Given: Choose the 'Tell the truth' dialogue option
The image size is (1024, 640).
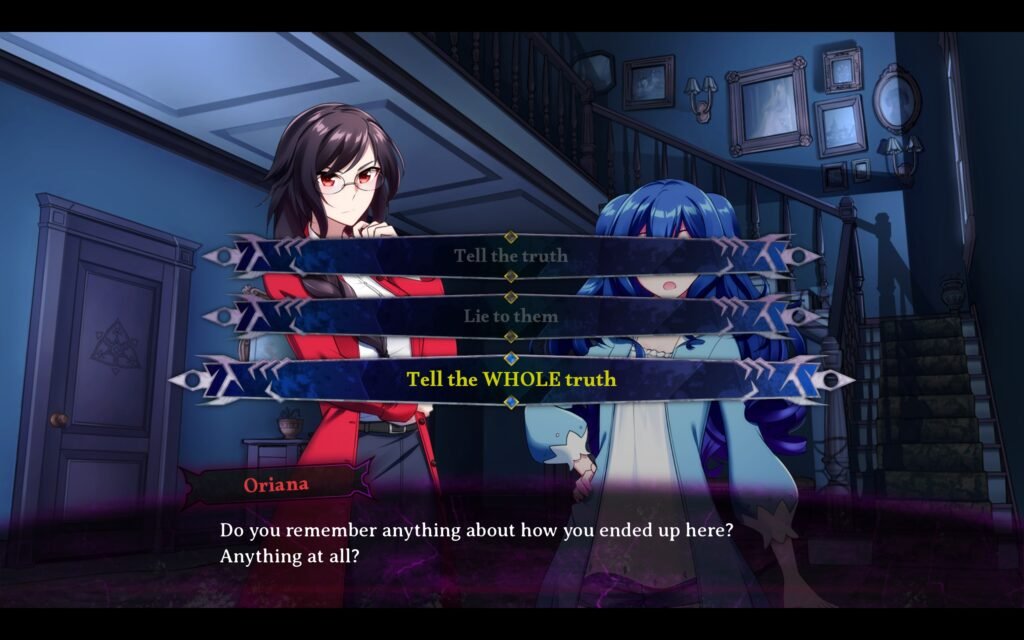Looking at the screenshot, I should (511, 256).
